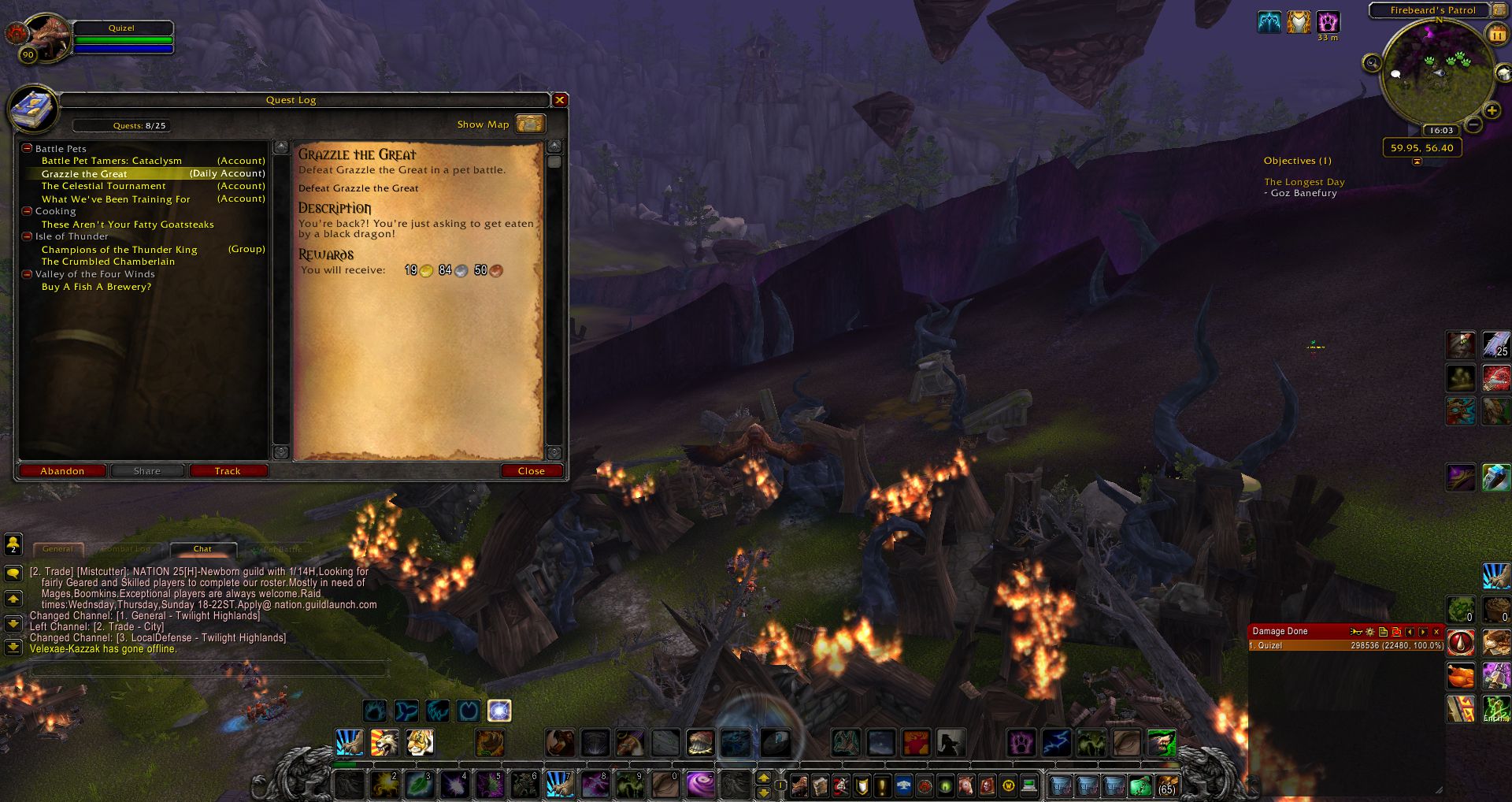Select The Celestial Tournament quest
The width and height of the screenshot is (1512, 802).
[104, 186]
